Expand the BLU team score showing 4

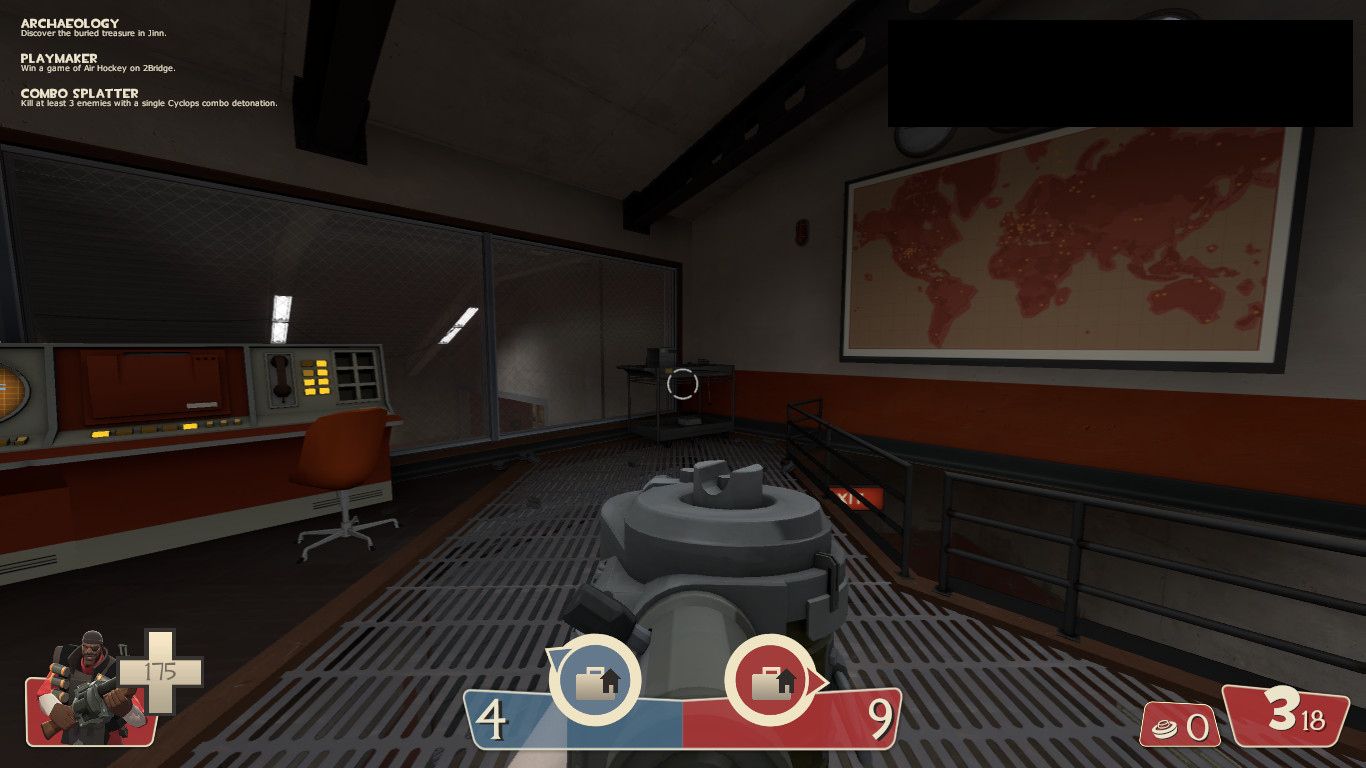(x=493, y=718)
